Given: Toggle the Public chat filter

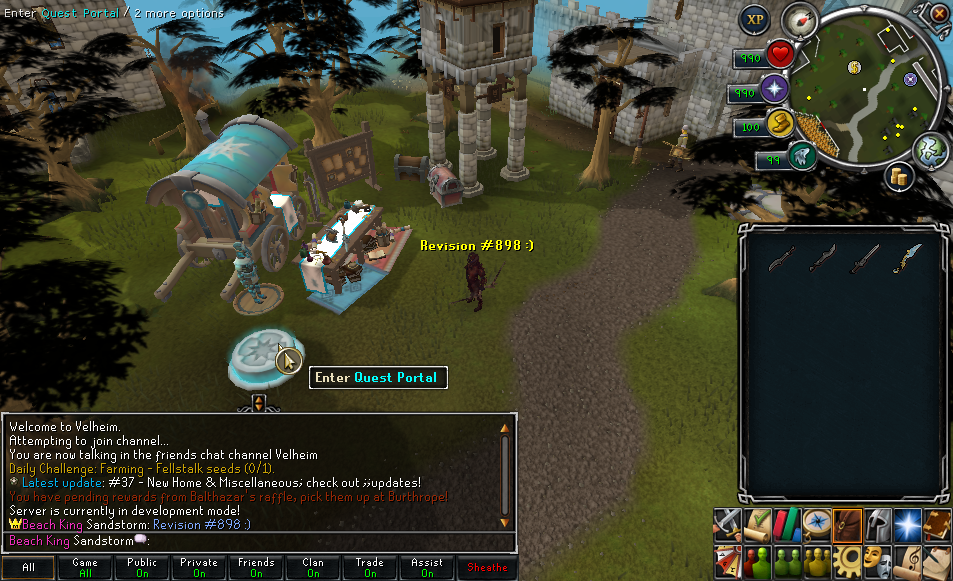Looking at the screenshot, I should click(142, 567).
